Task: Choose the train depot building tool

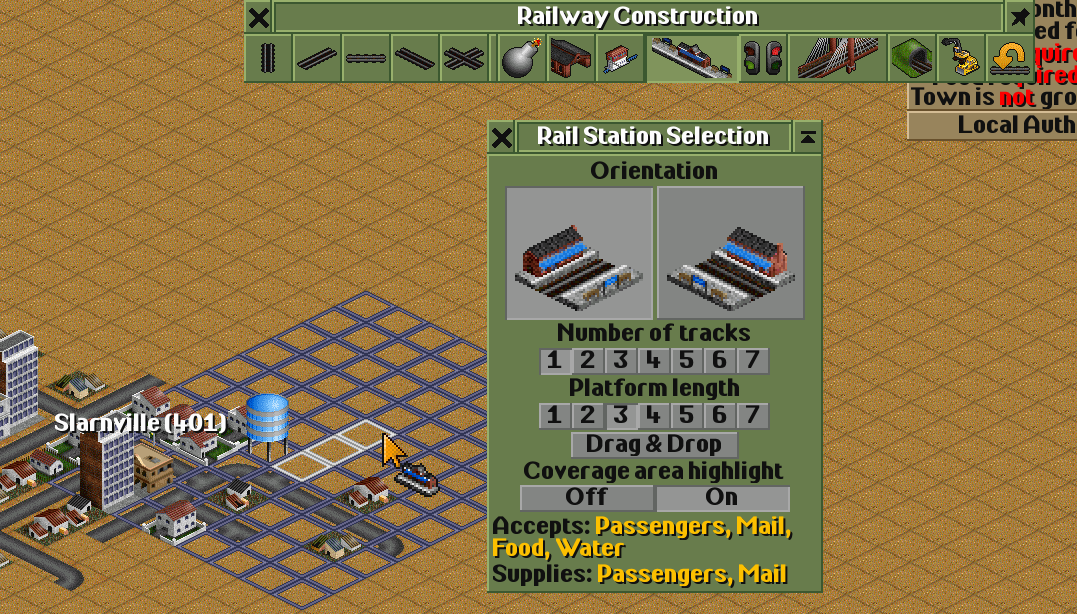Action: pos(571,59)
